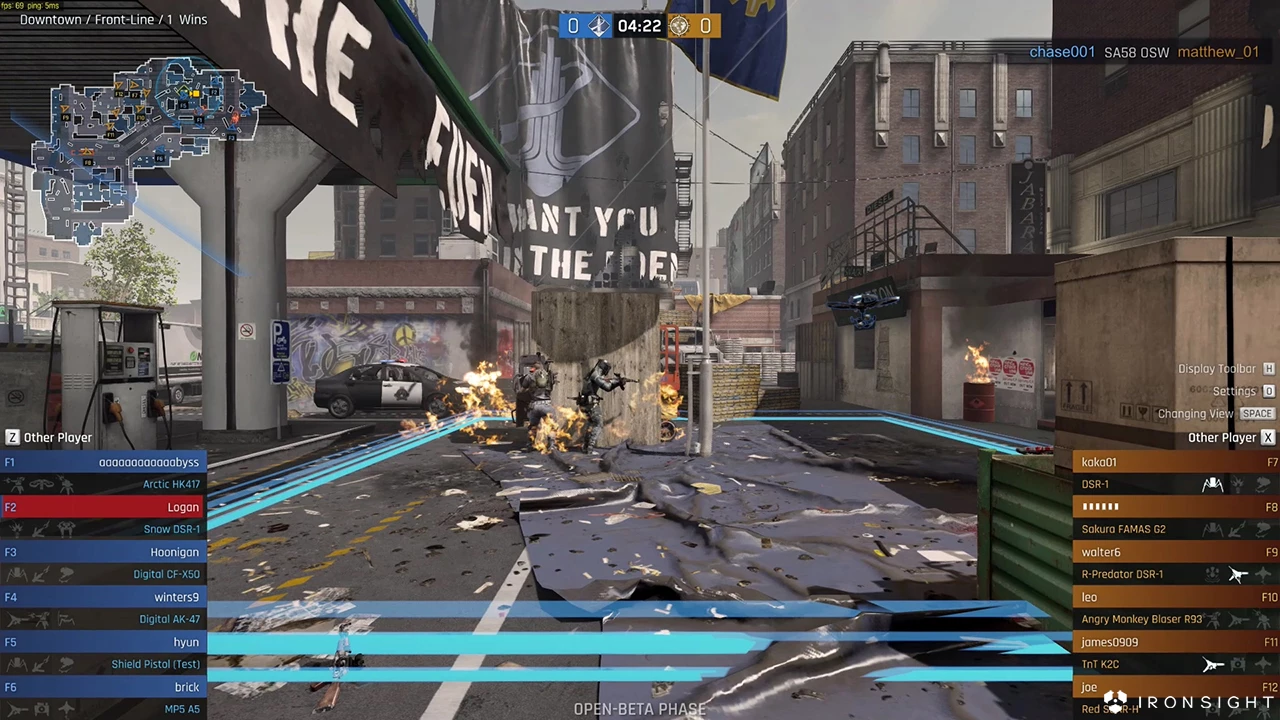Select player brick's row

[x=103, y=687]
